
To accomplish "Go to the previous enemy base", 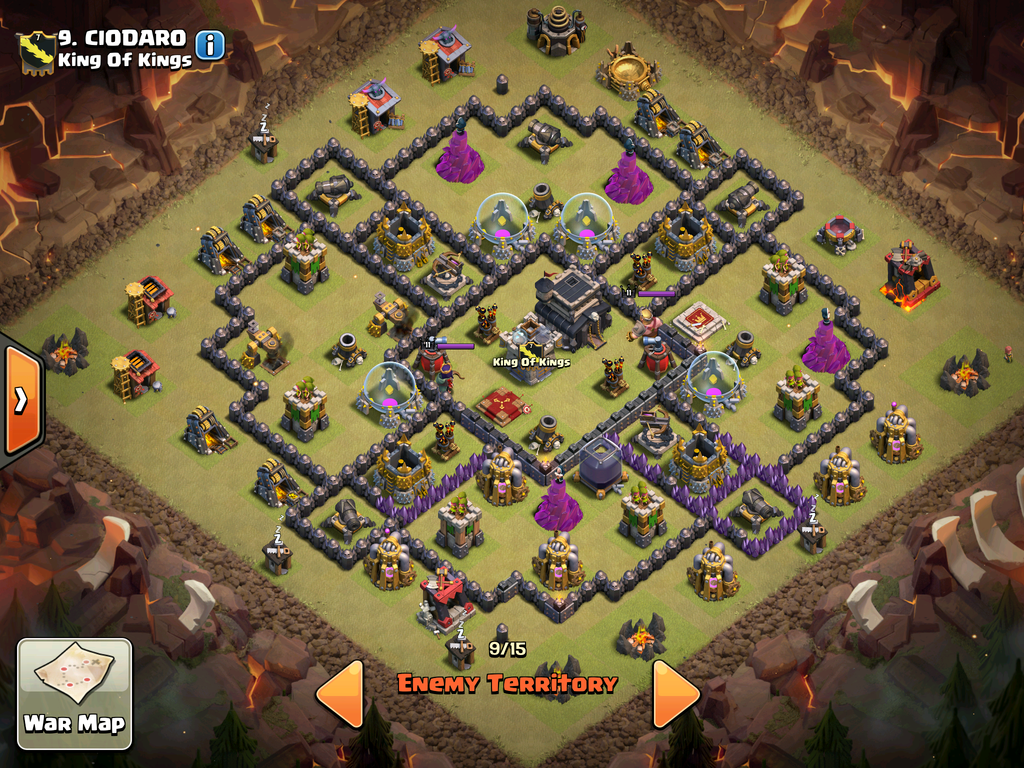I will tap(340, 693).
